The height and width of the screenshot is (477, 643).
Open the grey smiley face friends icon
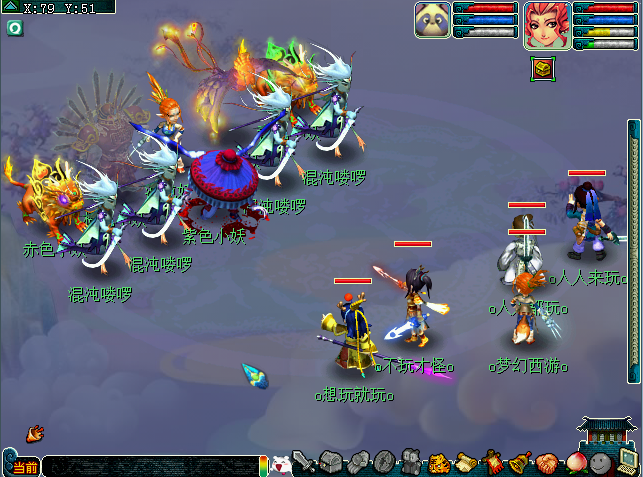(x=600, y=462)
